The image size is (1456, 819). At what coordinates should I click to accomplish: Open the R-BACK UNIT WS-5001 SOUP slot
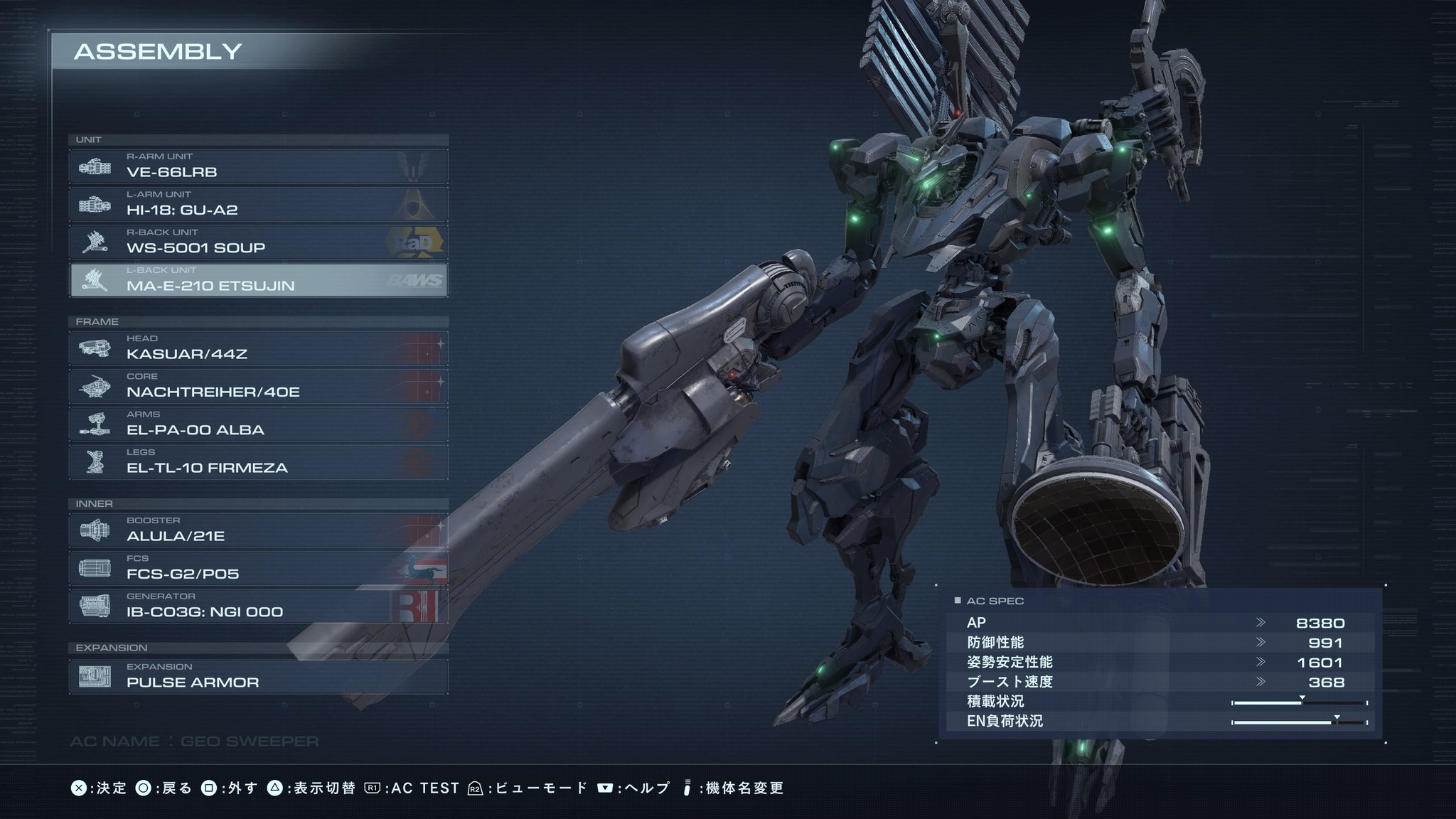point(259,242)
